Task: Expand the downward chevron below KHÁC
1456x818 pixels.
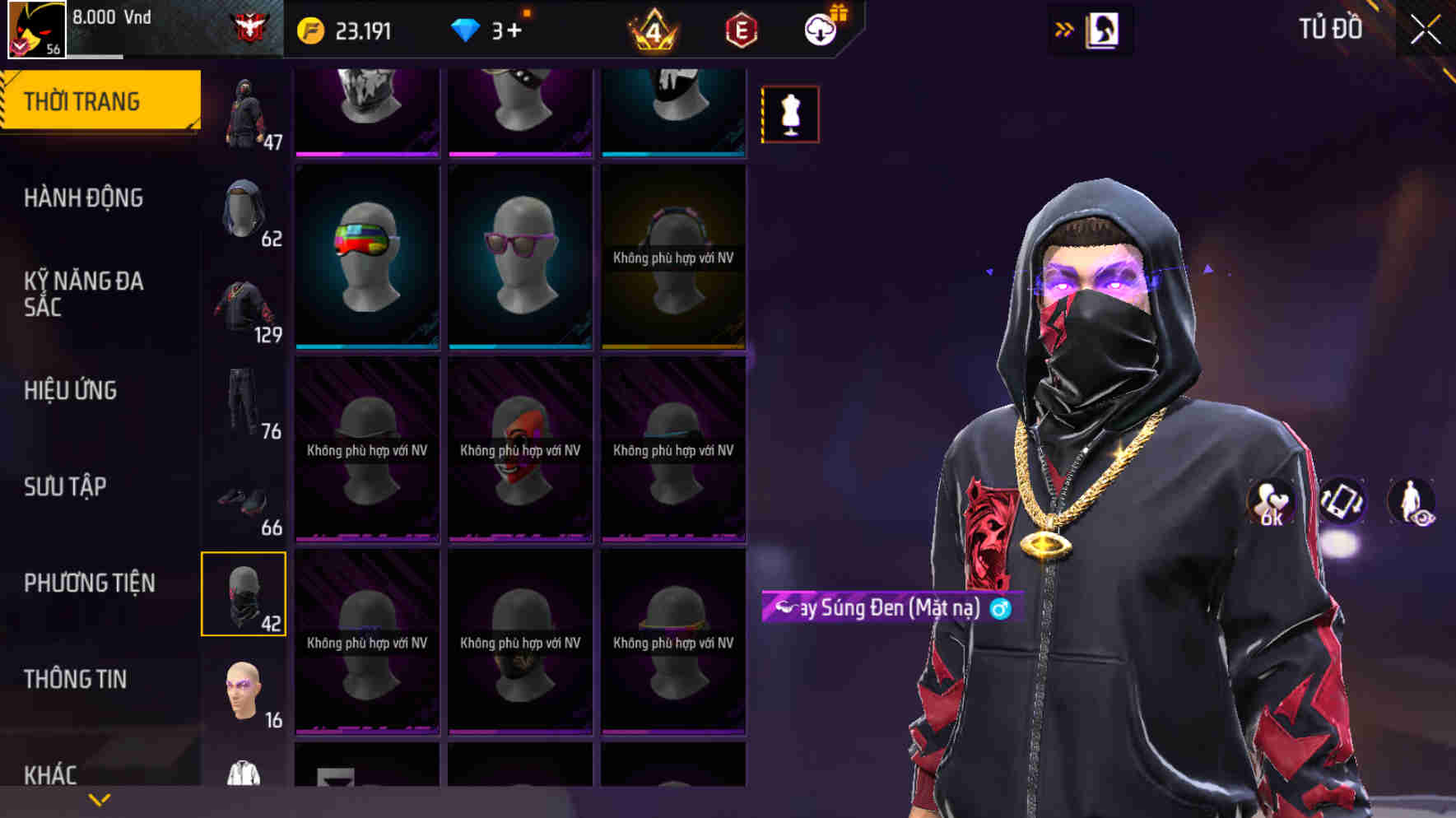Action: pos(99,799)
